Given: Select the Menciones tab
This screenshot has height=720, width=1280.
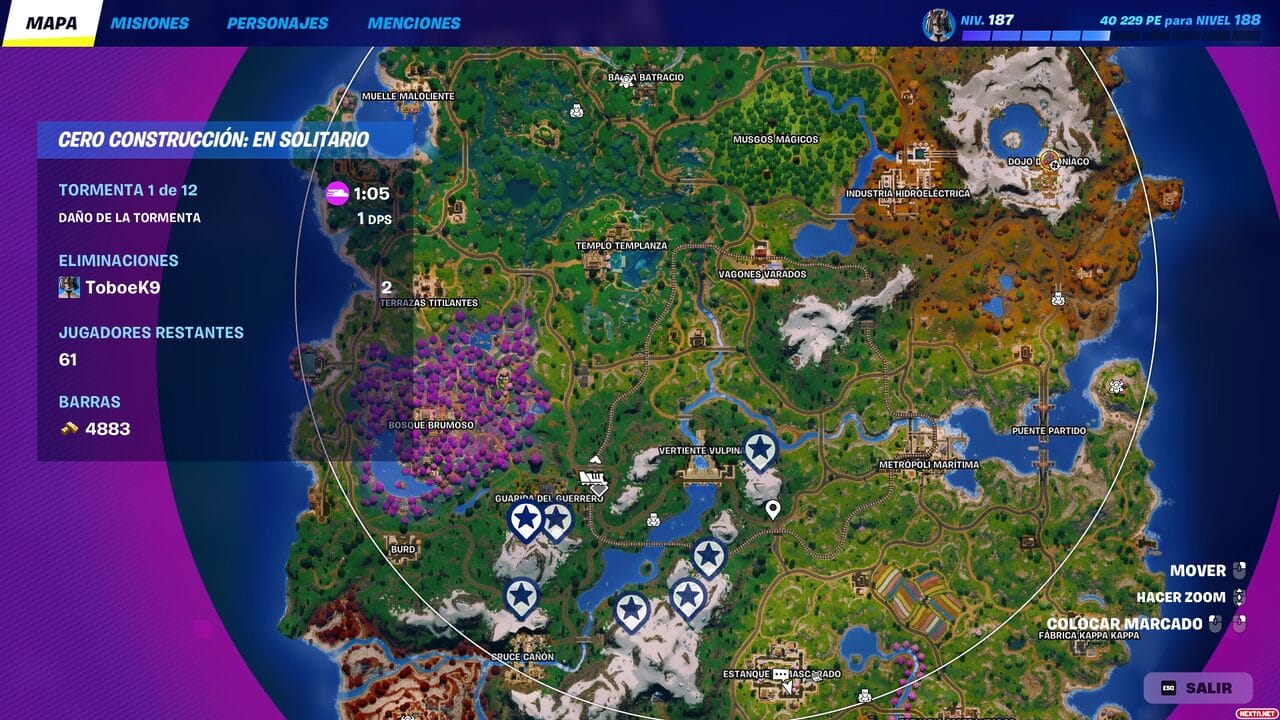Looking at the screenshot, I should (414, 23).
